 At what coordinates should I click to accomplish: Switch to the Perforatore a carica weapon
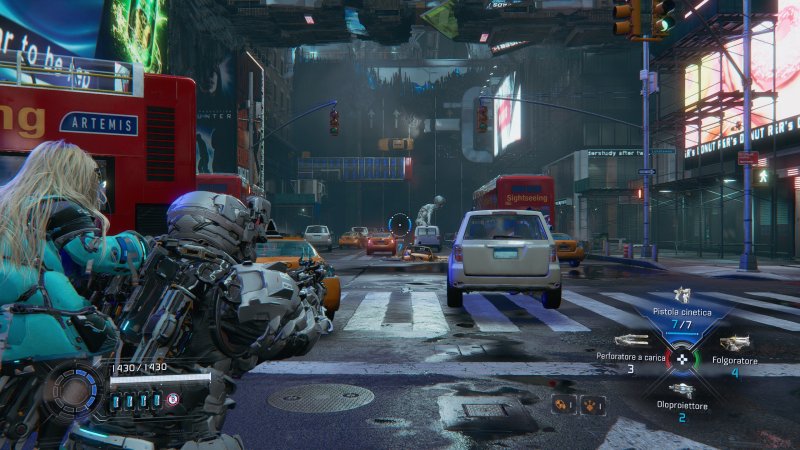click(631, 342)
